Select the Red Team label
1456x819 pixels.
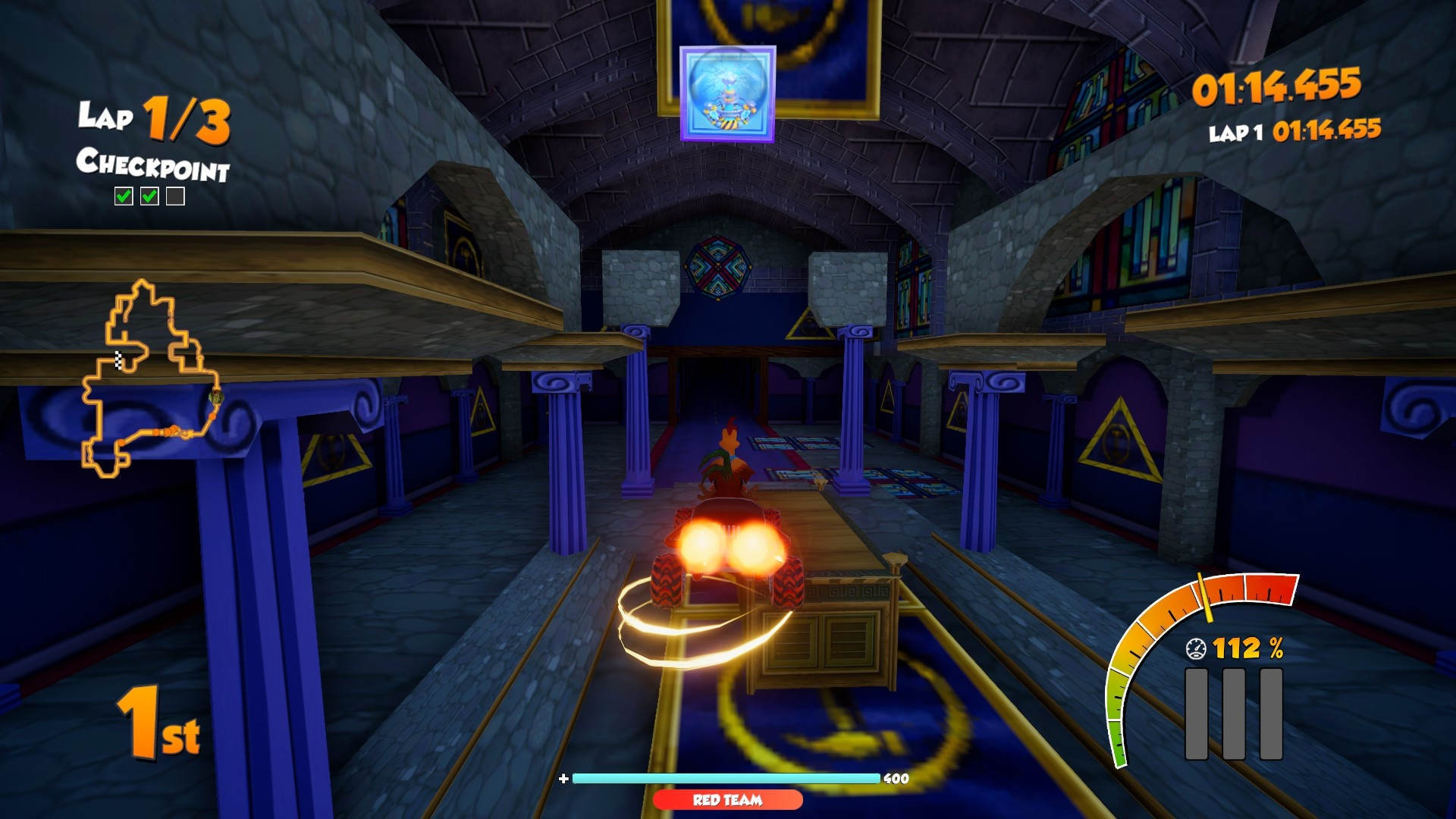point(727,800)
